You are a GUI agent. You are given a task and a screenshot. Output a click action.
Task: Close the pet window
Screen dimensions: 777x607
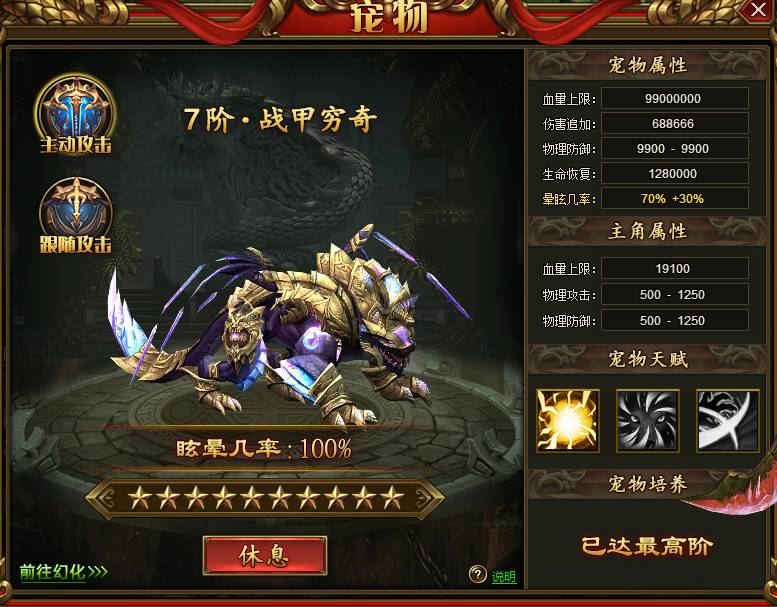(757, 10)
